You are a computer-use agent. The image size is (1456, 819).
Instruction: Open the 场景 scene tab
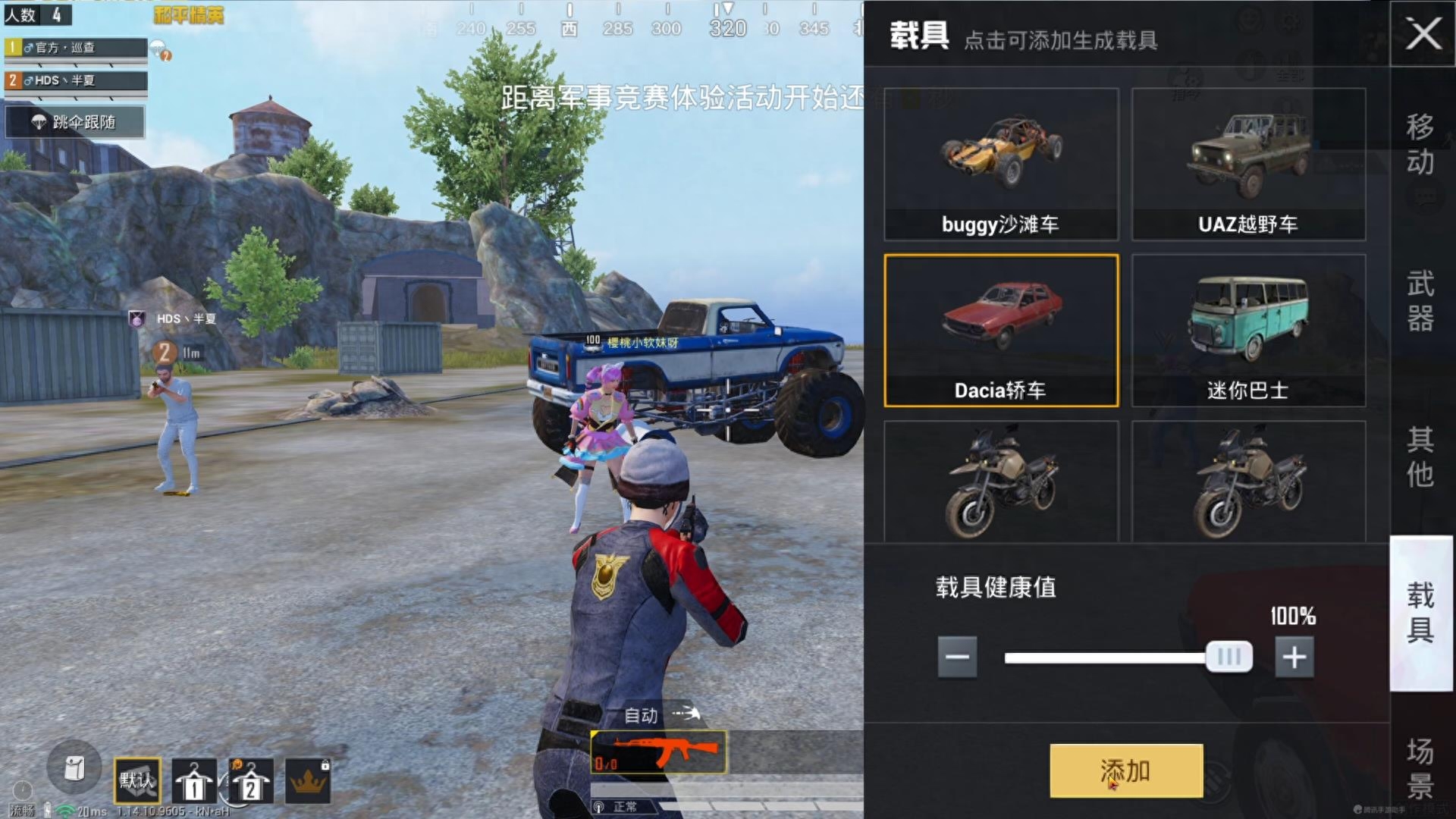[1420, 767]
